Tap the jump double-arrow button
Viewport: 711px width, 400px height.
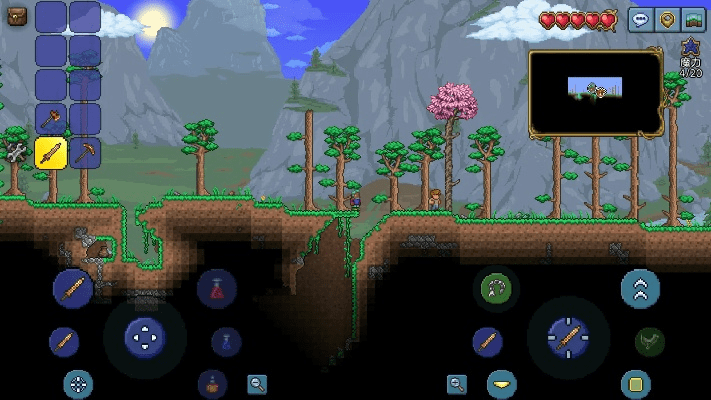[639, 289]
